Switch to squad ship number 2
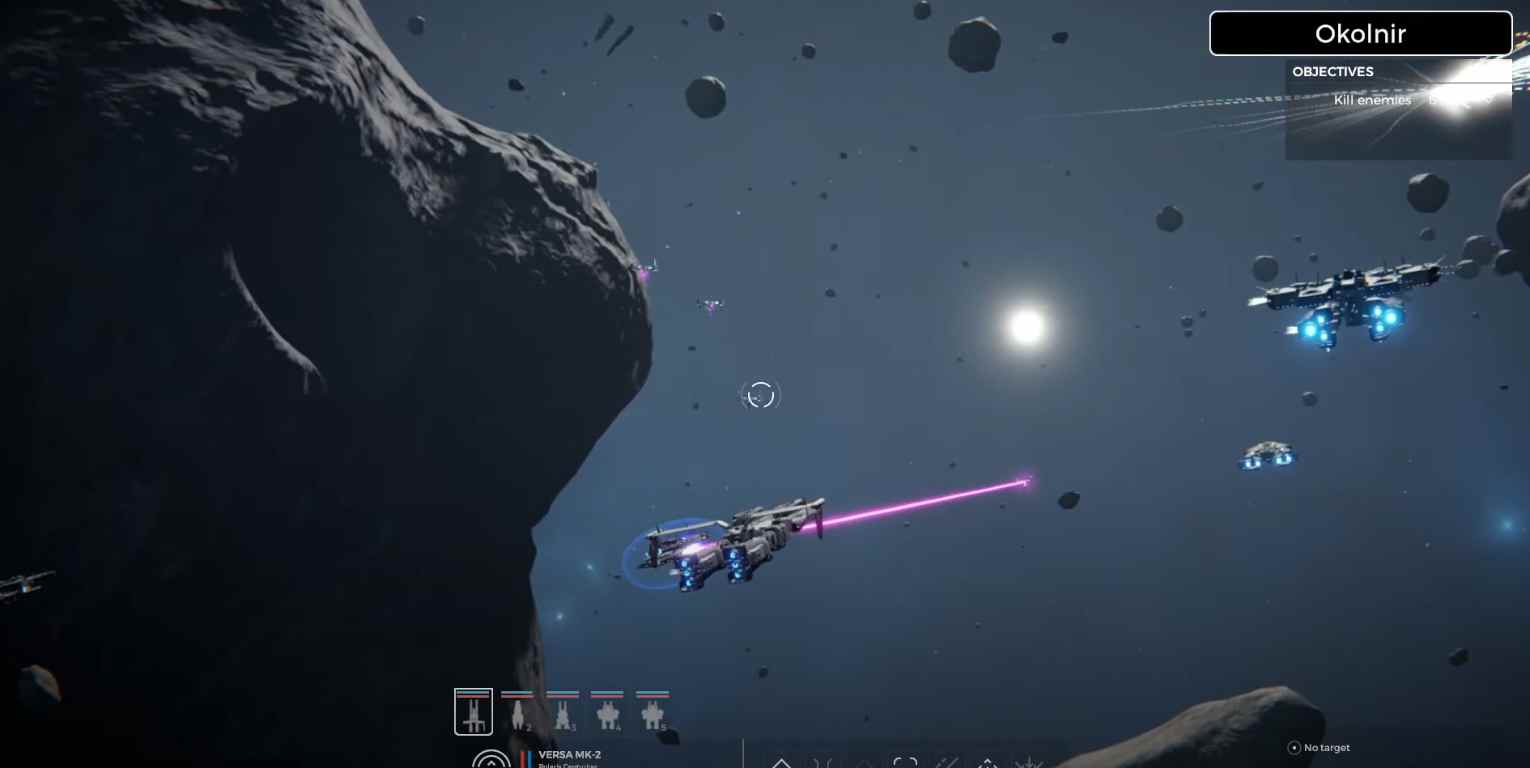 tap(517, 712)
